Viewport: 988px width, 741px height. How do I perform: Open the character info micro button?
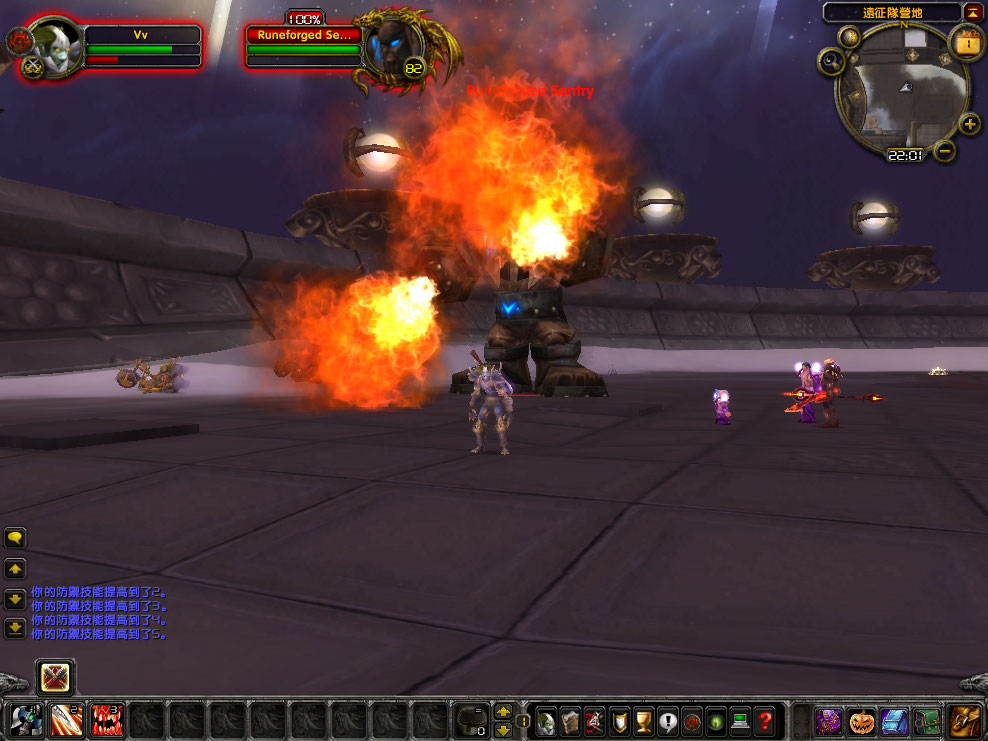tap(545, 720)
